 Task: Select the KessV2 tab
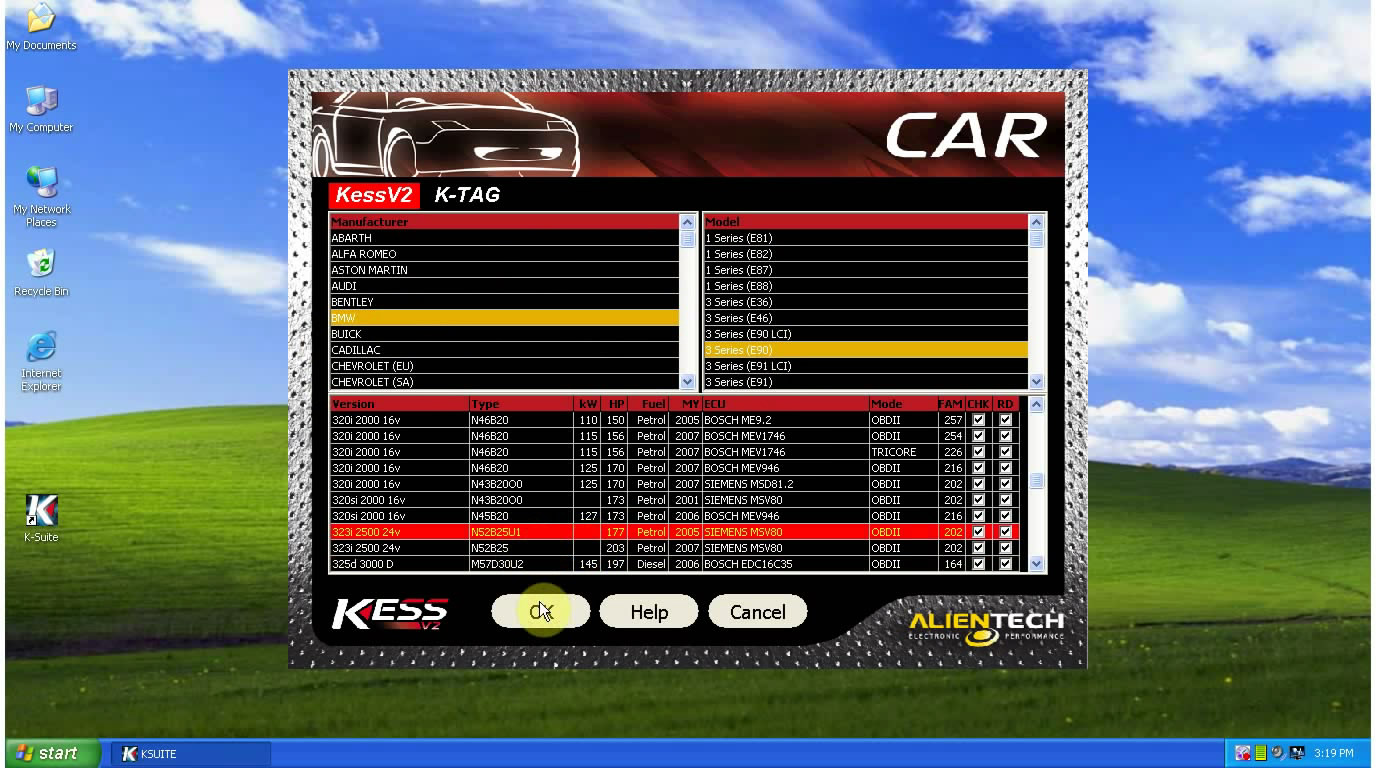(373, 195)
